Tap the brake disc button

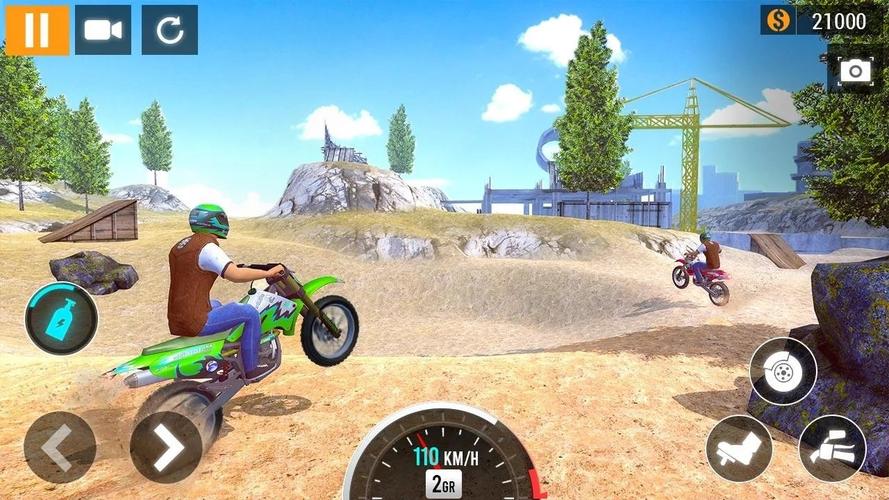(x=783, y=371)
